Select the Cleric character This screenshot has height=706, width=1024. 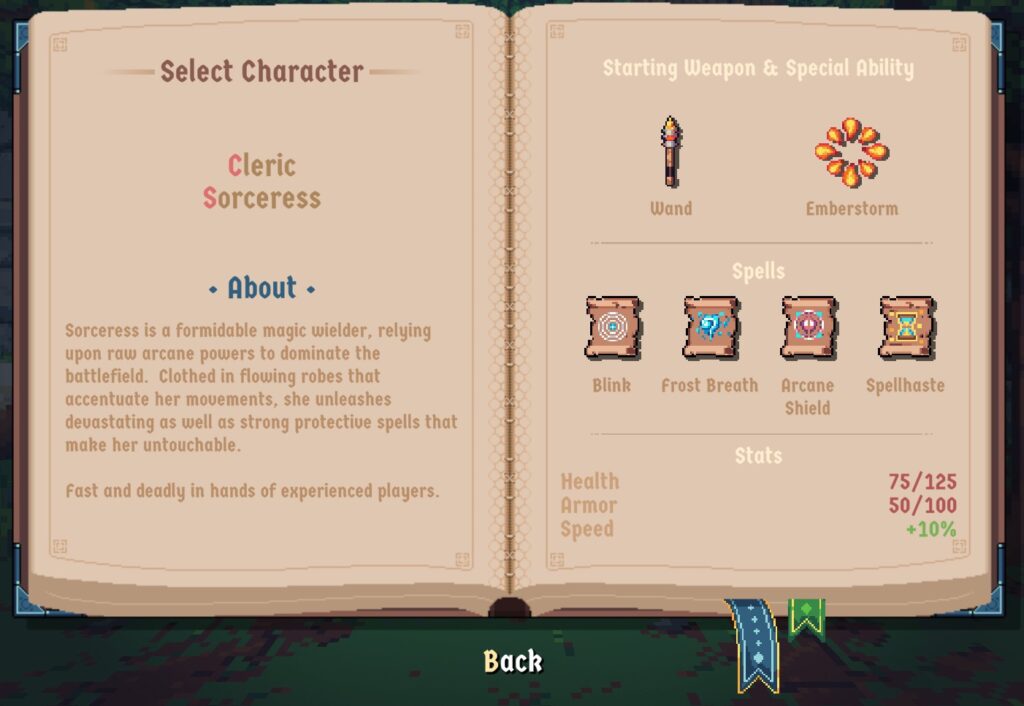point(262,166)
